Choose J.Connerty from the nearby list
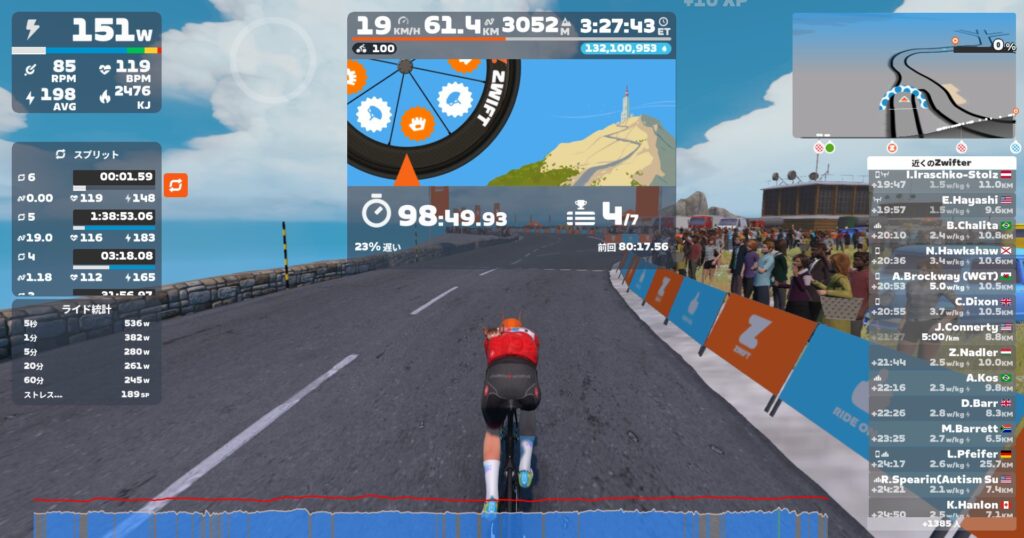The image size is (1024, 538). pos(941,332)
